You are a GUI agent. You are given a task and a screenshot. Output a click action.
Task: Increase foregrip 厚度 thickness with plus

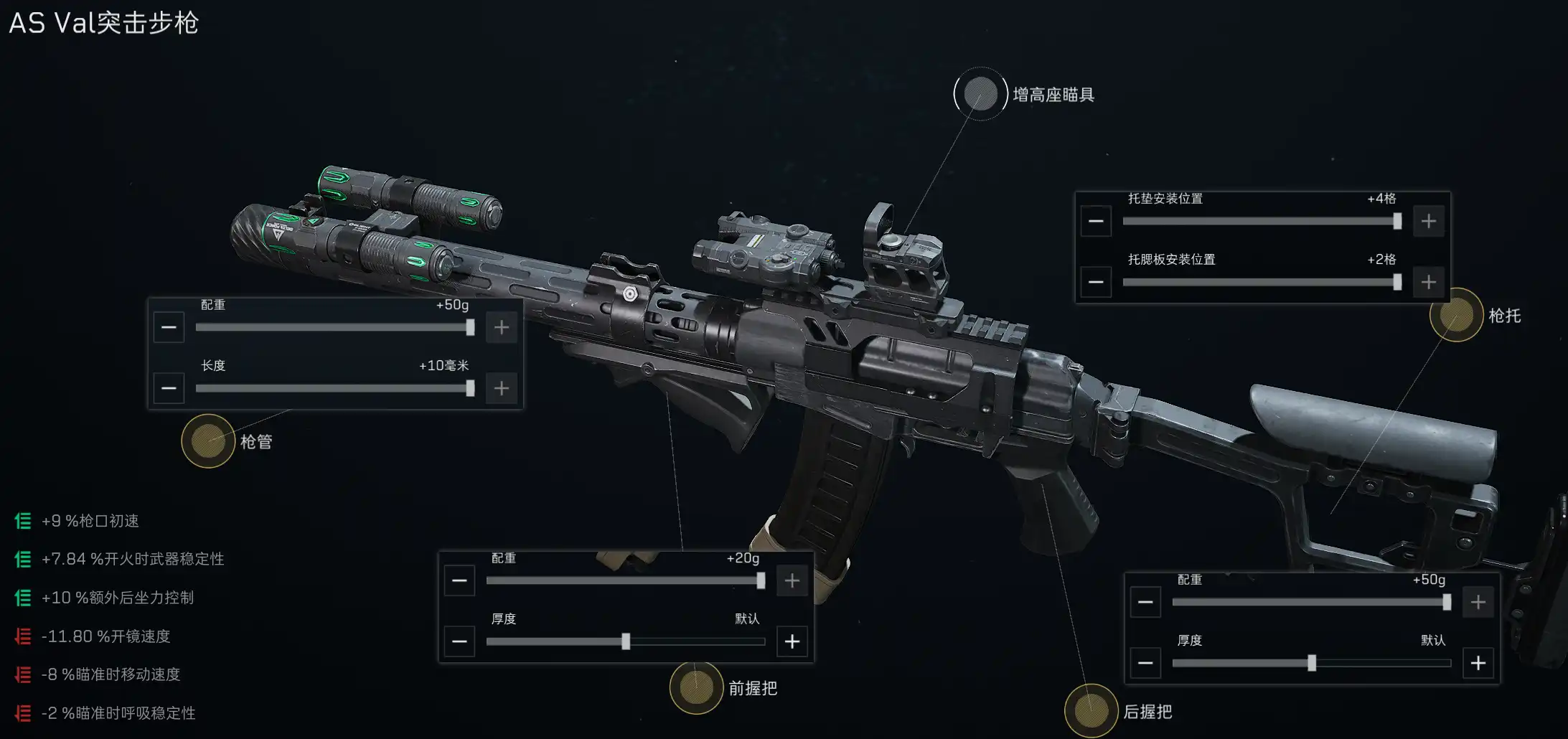[x=792, y=641]
